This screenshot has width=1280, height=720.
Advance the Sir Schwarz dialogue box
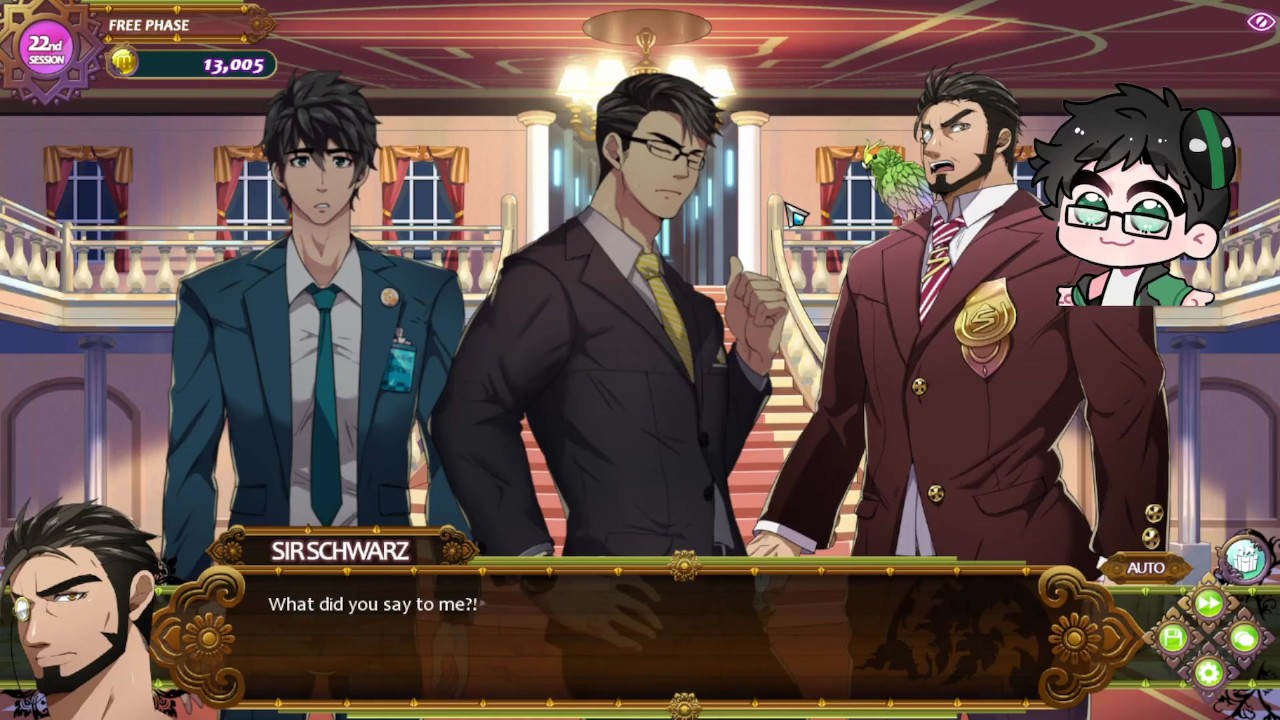[640, 630]
